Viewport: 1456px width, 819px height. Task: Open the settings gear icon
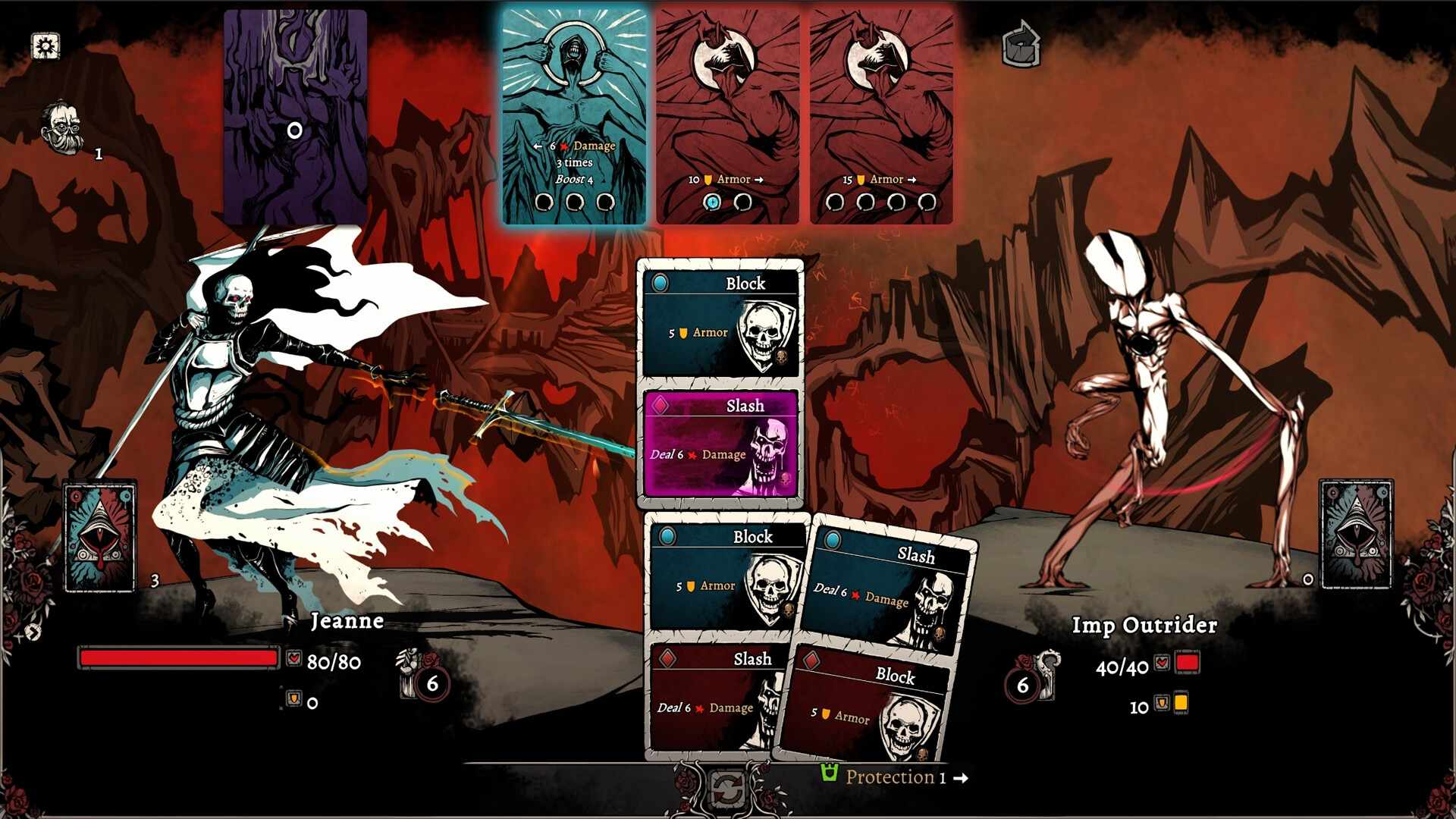[45, 47]
